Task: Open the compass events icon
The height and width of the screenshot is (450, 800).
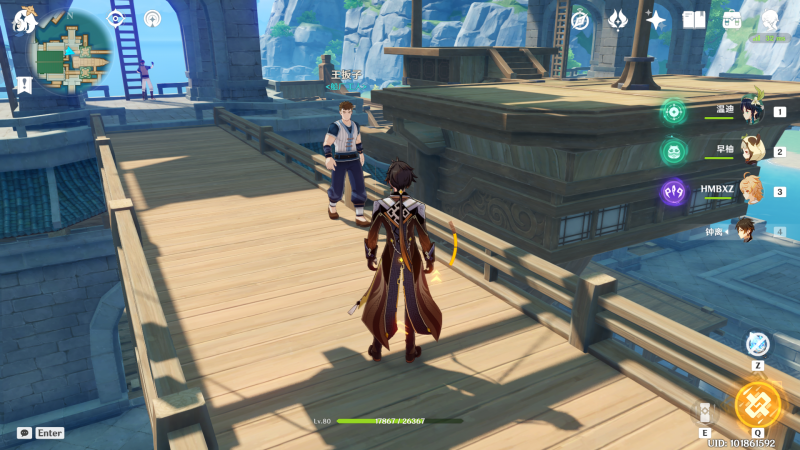Action: [x=580, y=19]
